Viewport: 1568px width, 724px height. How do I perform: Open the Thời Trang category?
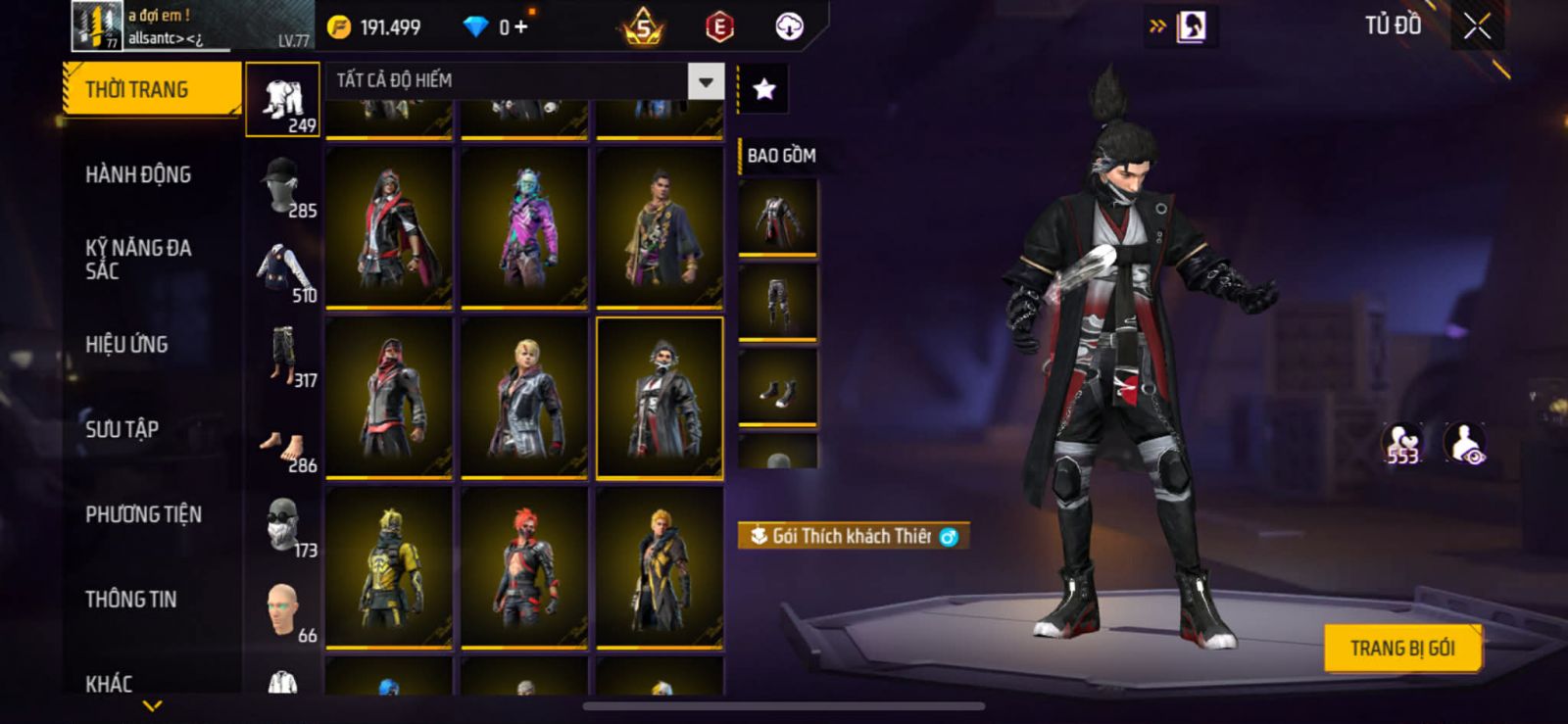click(x=151, y=89)
